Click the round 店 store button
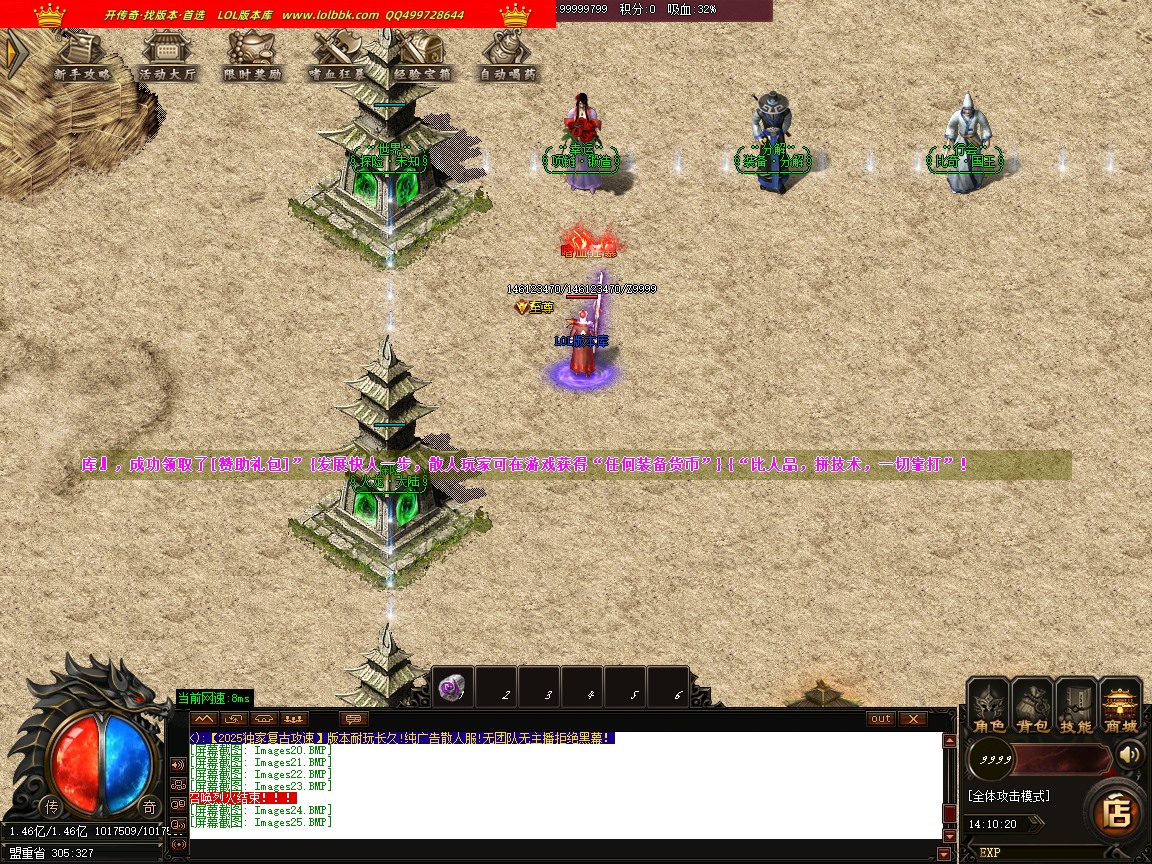This screenshot has height=864, width=1152. pyautogui.click(x=1117, y=812)
